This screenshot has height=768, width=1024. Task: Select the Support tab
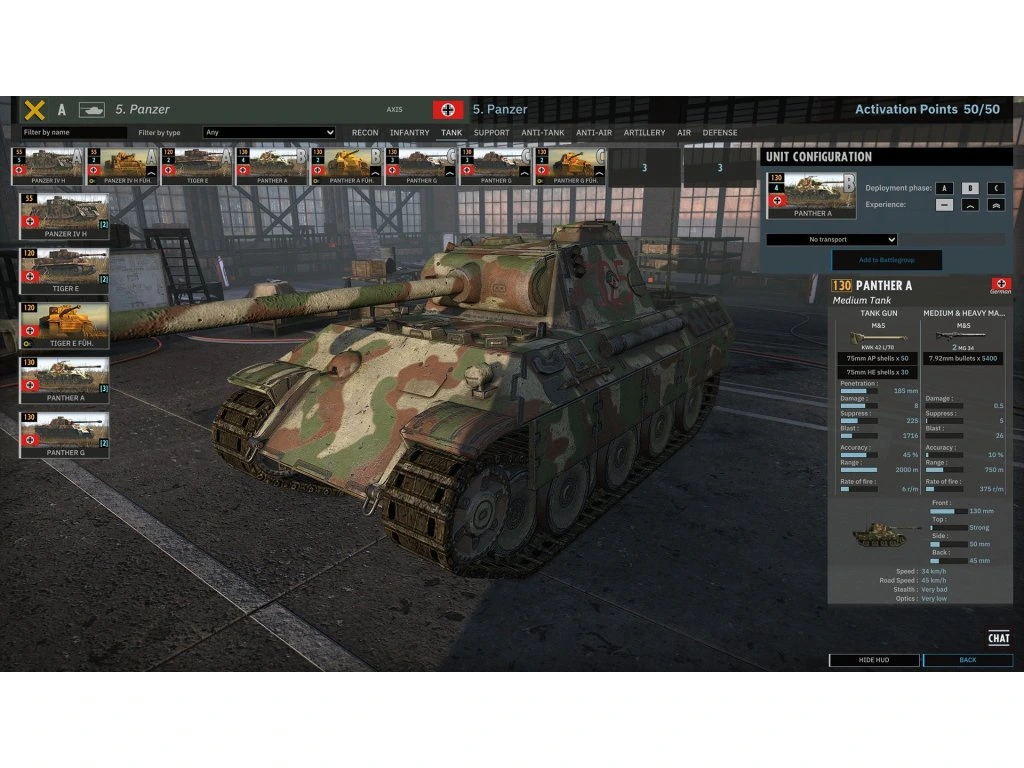(491, 133)
